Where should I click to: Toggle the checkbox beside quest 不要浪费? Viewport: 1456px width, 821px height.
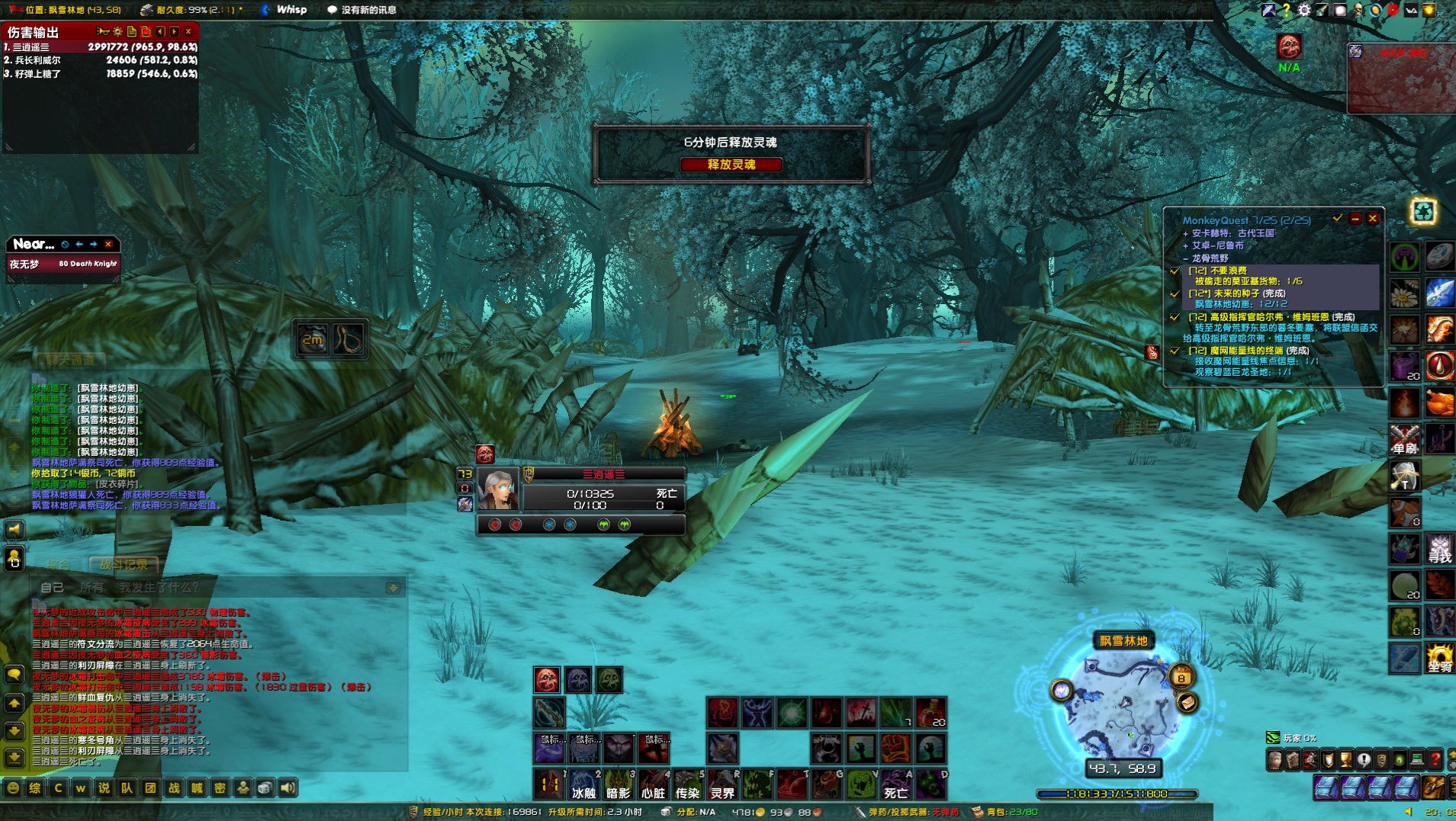pos(1175,271)
